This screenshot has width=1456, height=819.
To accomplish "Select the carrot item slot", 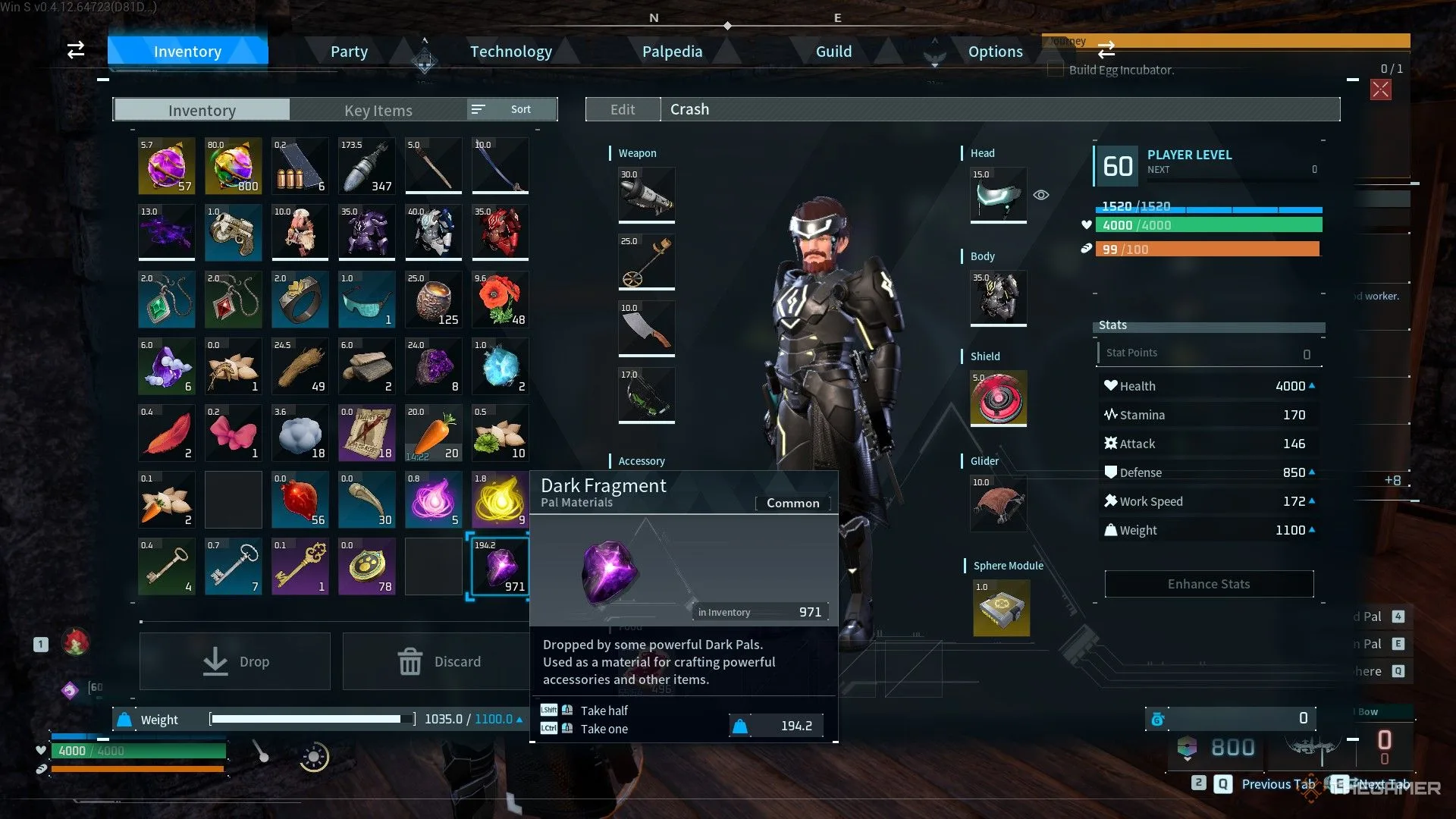I will [433, 434].
